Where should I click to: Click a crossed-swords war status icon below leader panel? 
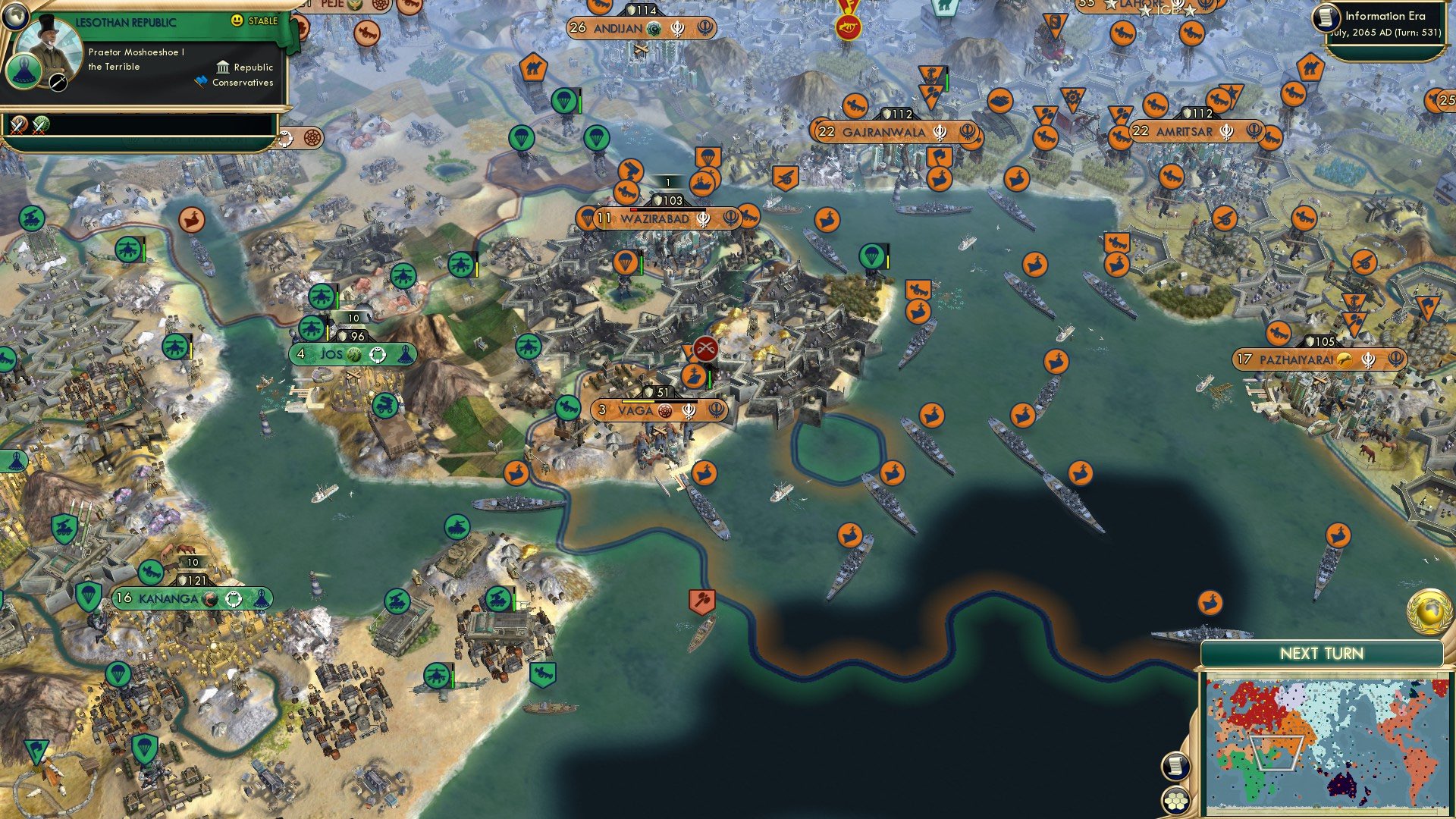19,127
